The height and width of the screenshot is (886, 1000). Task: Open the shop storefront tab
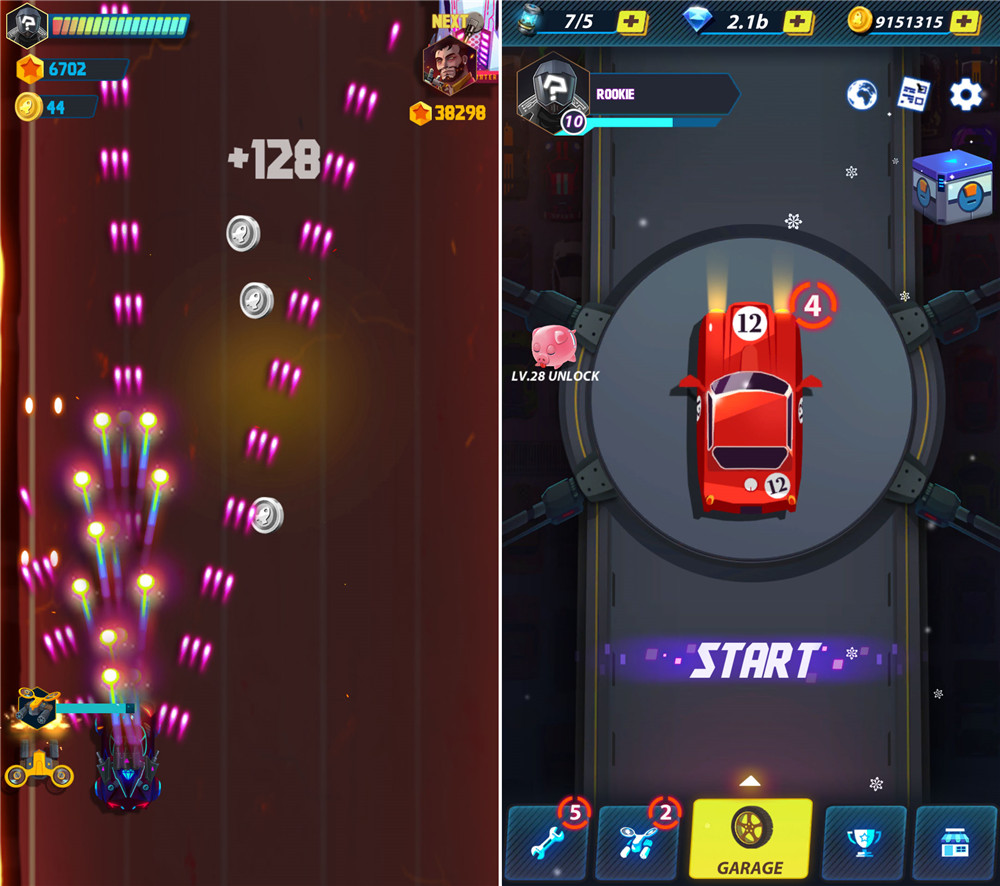[955, 841]
